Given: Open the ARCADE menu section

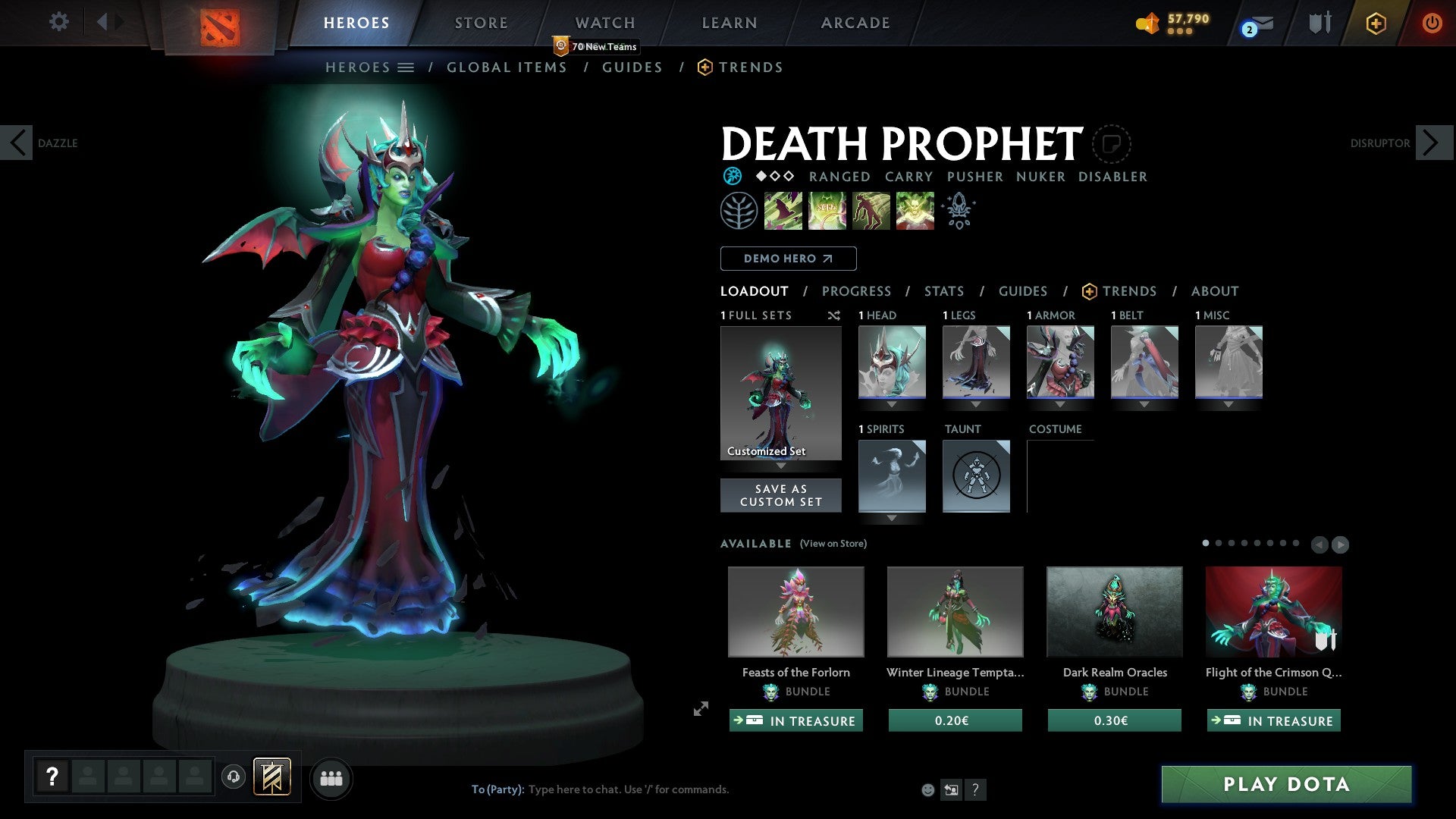Looking at the screenshot, I should (855, 23).
